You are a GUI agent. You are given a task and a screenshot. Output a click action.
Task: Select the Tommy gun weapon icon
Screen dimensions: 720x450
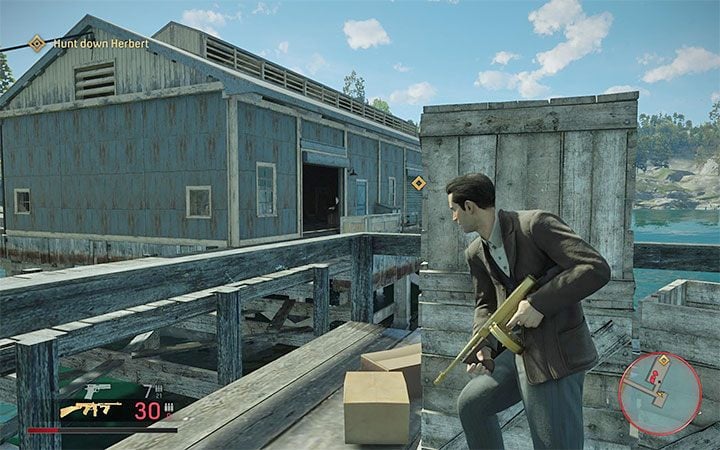(91, 410)
